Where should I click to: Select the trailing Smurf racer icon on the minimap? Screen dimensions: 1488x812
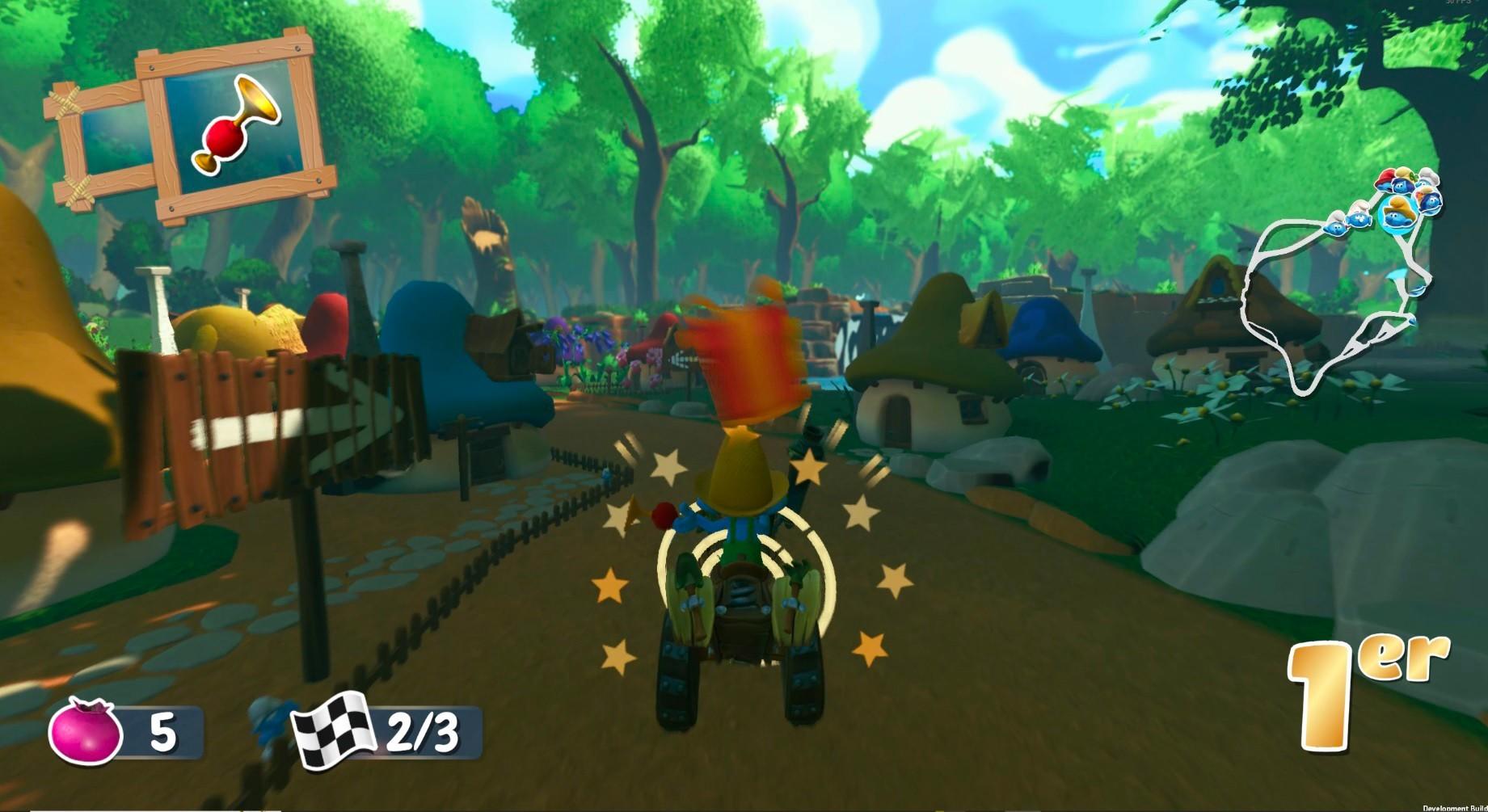pyautogui.click(x=1335, y=226)
